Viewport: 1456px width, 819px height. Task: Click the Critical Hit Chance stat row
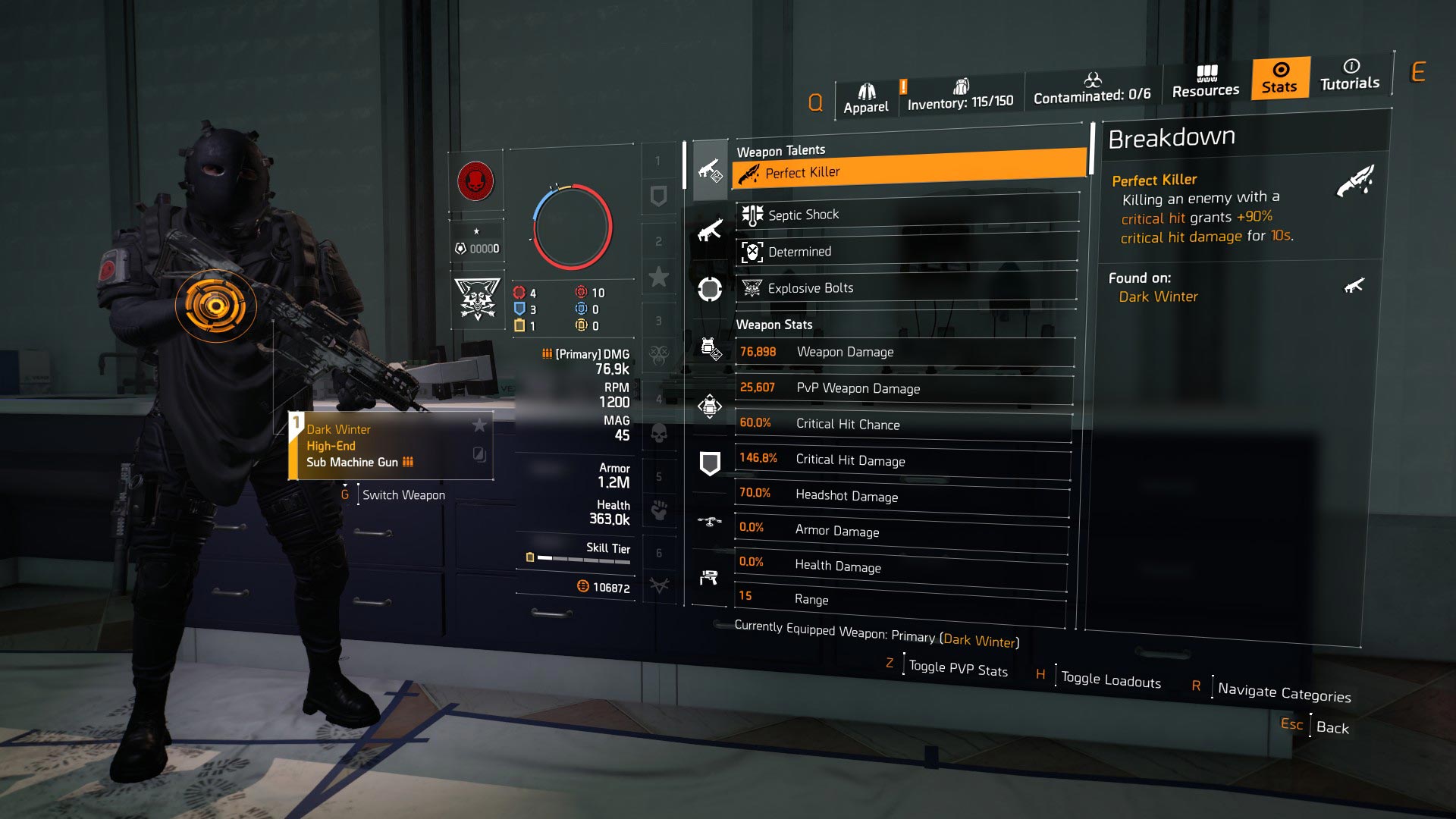point(902,424)
